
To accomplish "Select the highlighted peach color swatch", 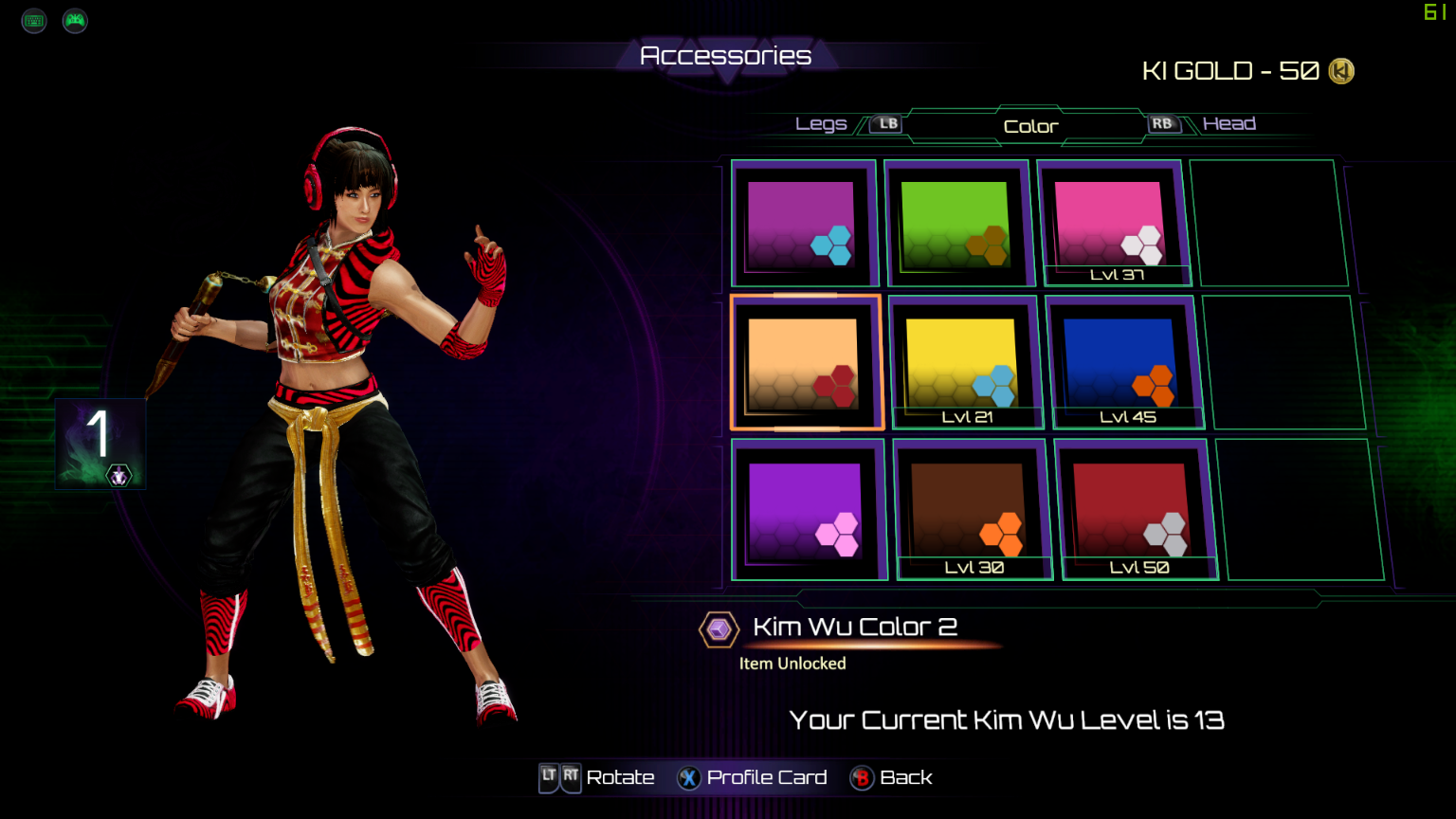I will pyautogui.click(x=805, y=363).
